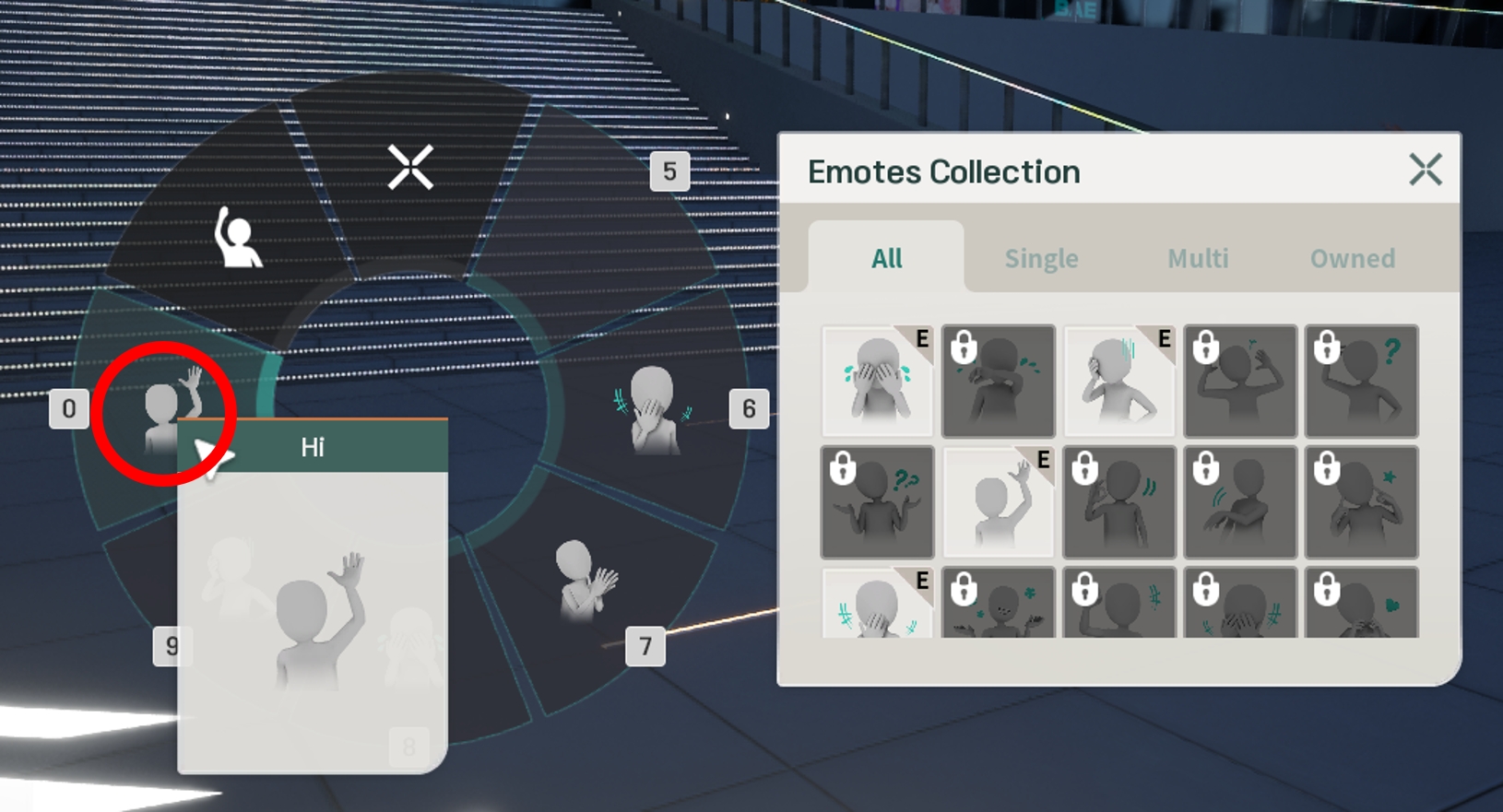Close the emote wheel with the X
1503x812 pixels.
[x=410, y=168]
